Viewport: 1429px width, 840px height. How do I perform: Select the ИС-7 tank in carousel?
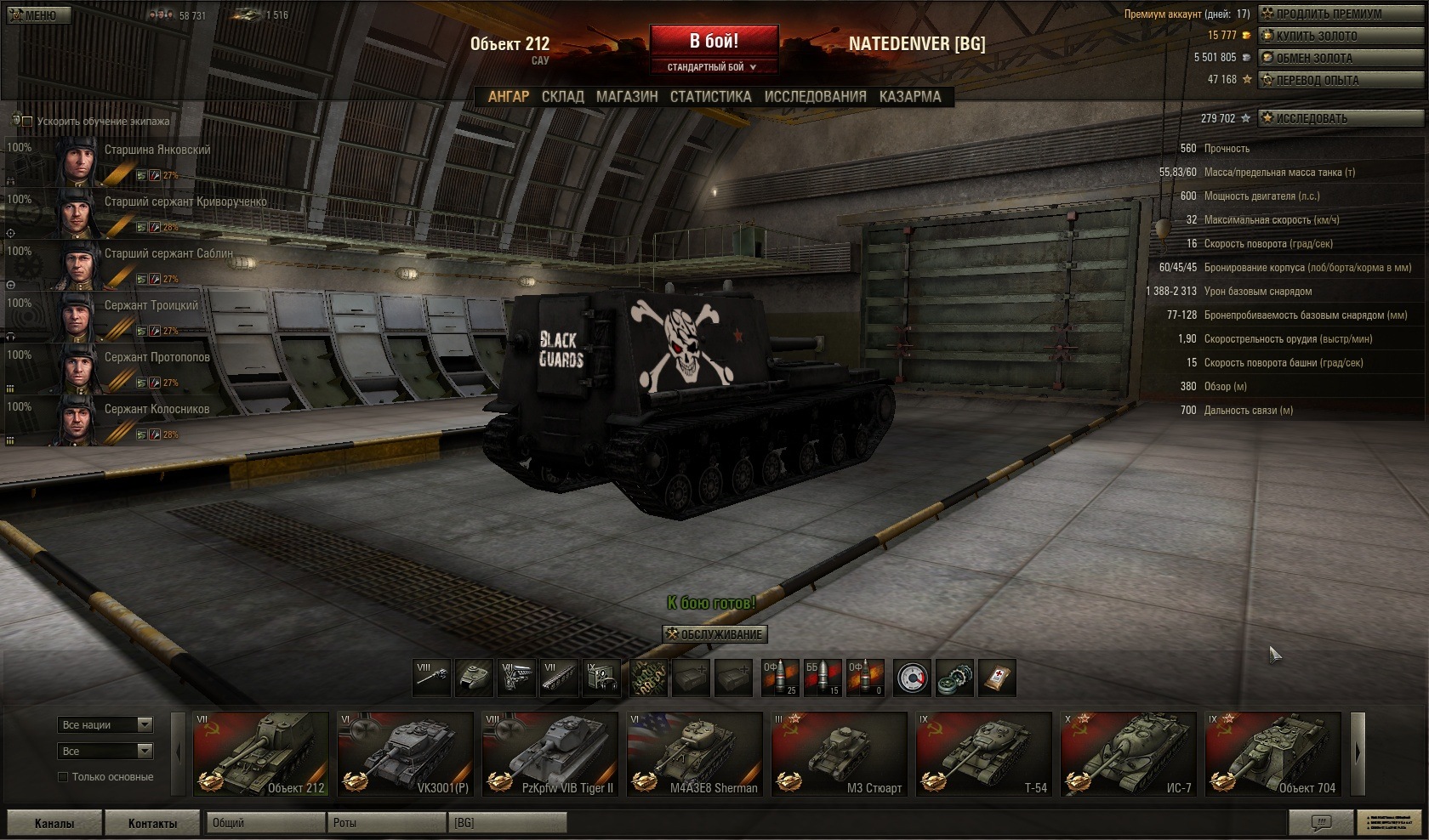coord(1128,754)
